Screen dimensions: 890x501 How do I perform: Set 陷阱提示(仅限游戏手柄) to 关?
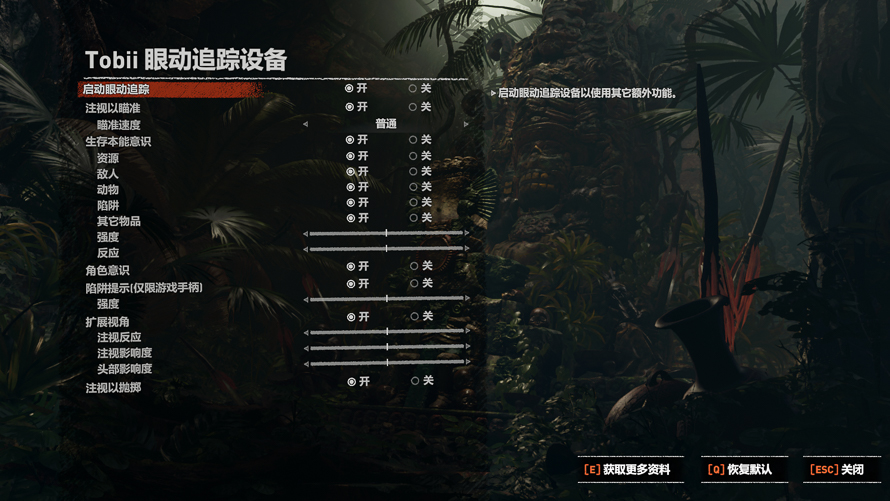(x=414, y=284)
